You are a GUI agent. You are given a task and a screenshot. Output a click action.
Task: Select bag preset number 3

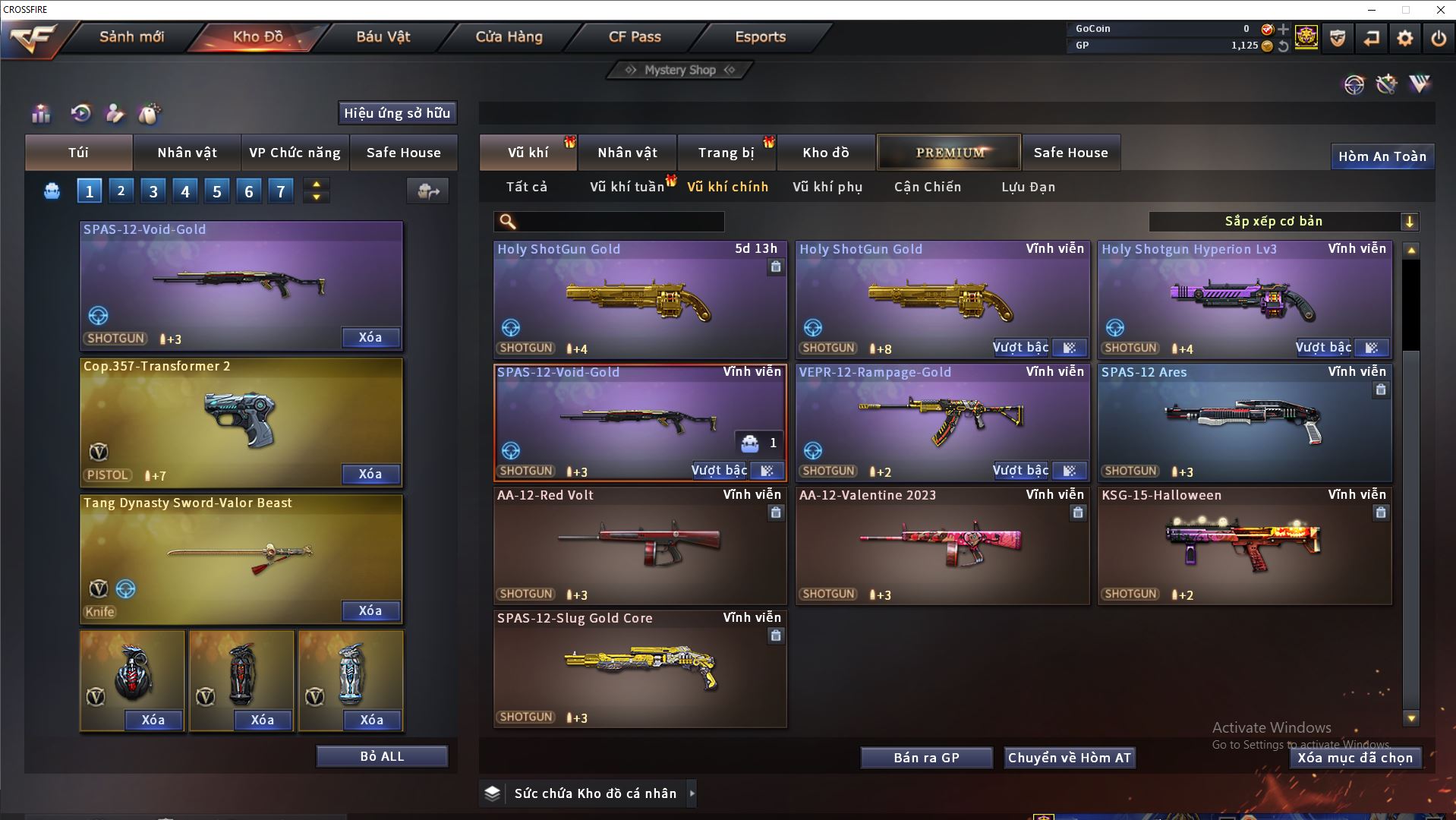point(153,191)
